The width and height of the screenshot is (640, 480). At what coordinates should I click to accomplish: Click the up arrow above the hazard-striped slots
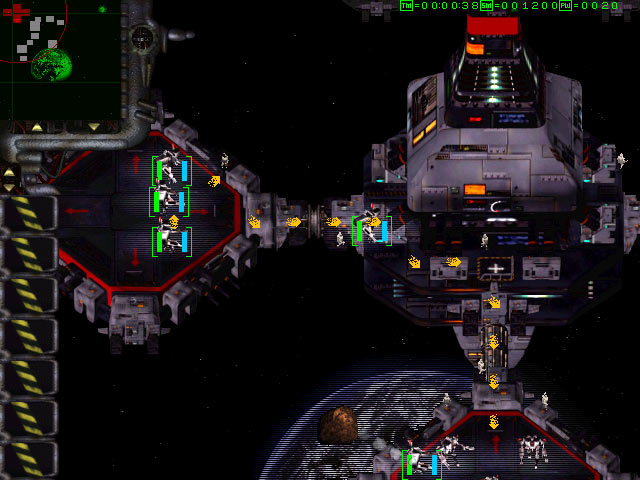click(x=10, y=172)
